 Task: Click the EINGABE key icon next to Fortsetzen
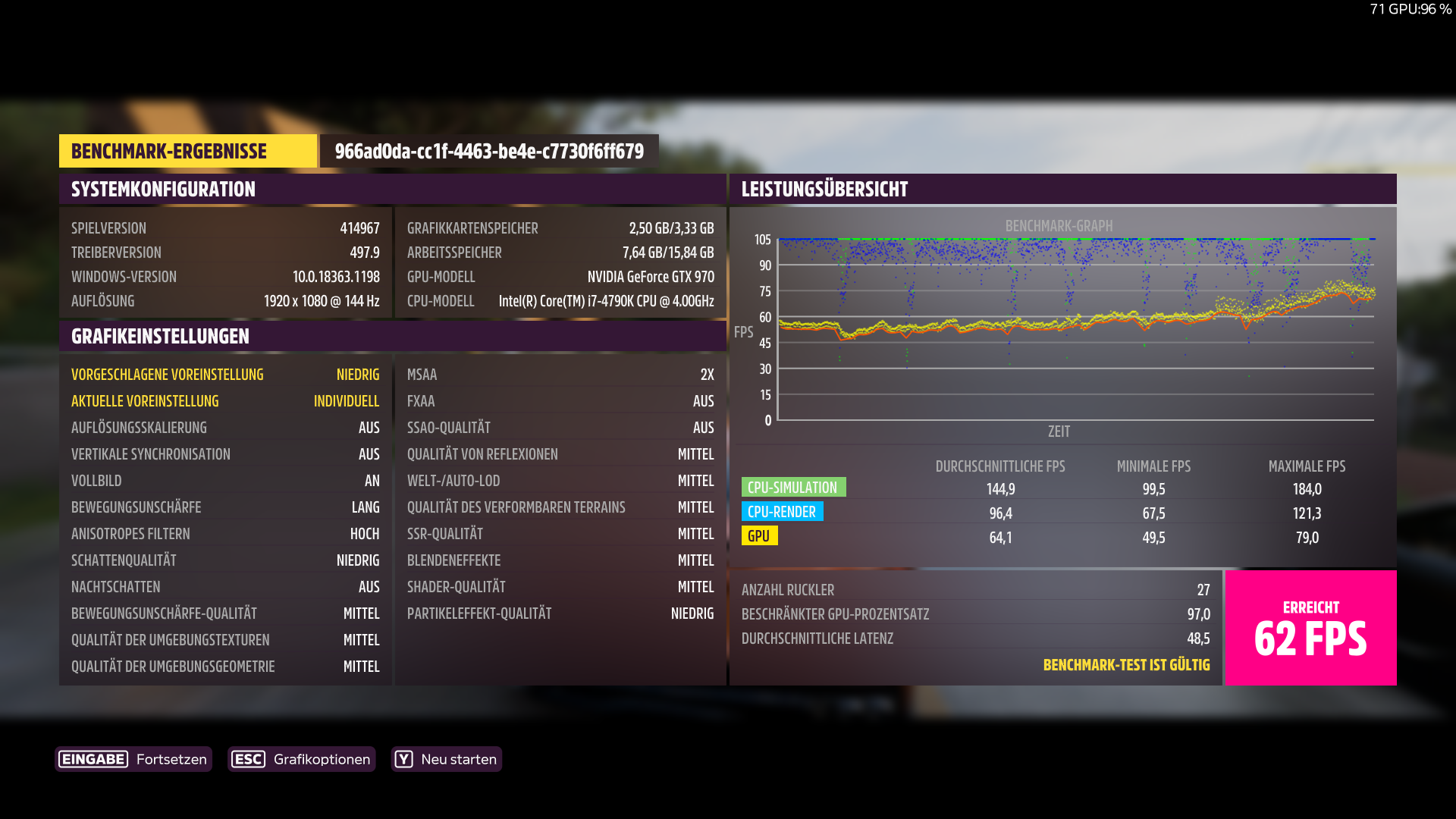coord(93,759)
